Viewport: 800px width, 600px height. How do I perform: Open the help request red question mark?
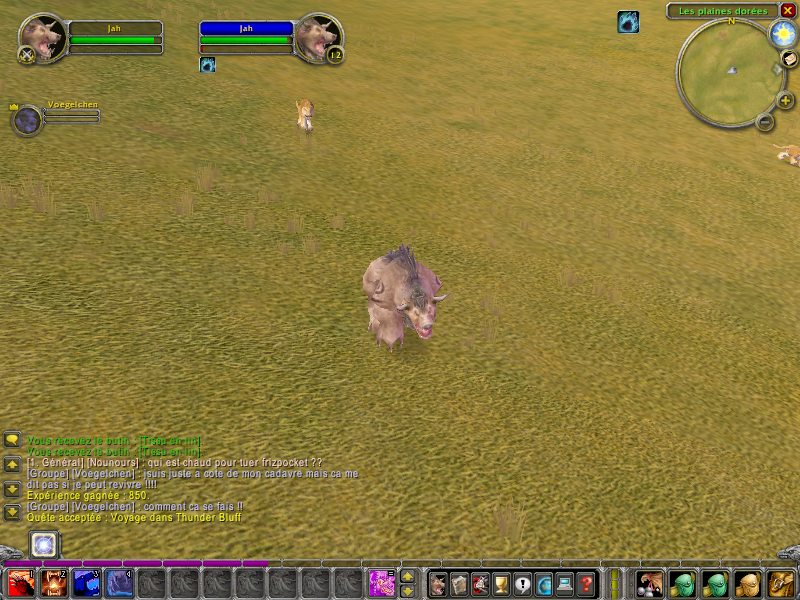[x=587, y=583]
